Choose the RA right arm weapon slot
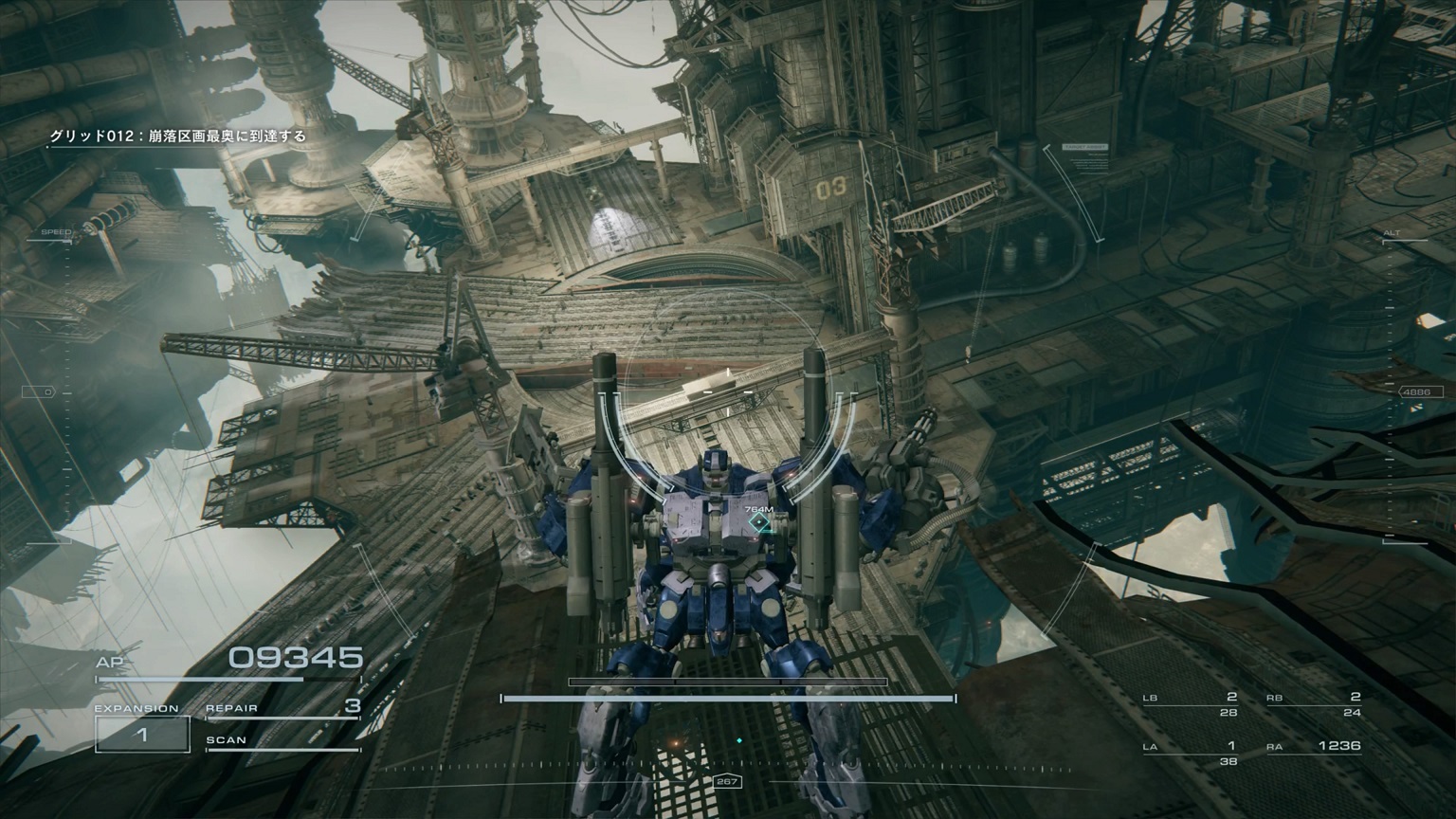The height and width of the screenshot is (819, 1456). click(x=1314, y=747)
